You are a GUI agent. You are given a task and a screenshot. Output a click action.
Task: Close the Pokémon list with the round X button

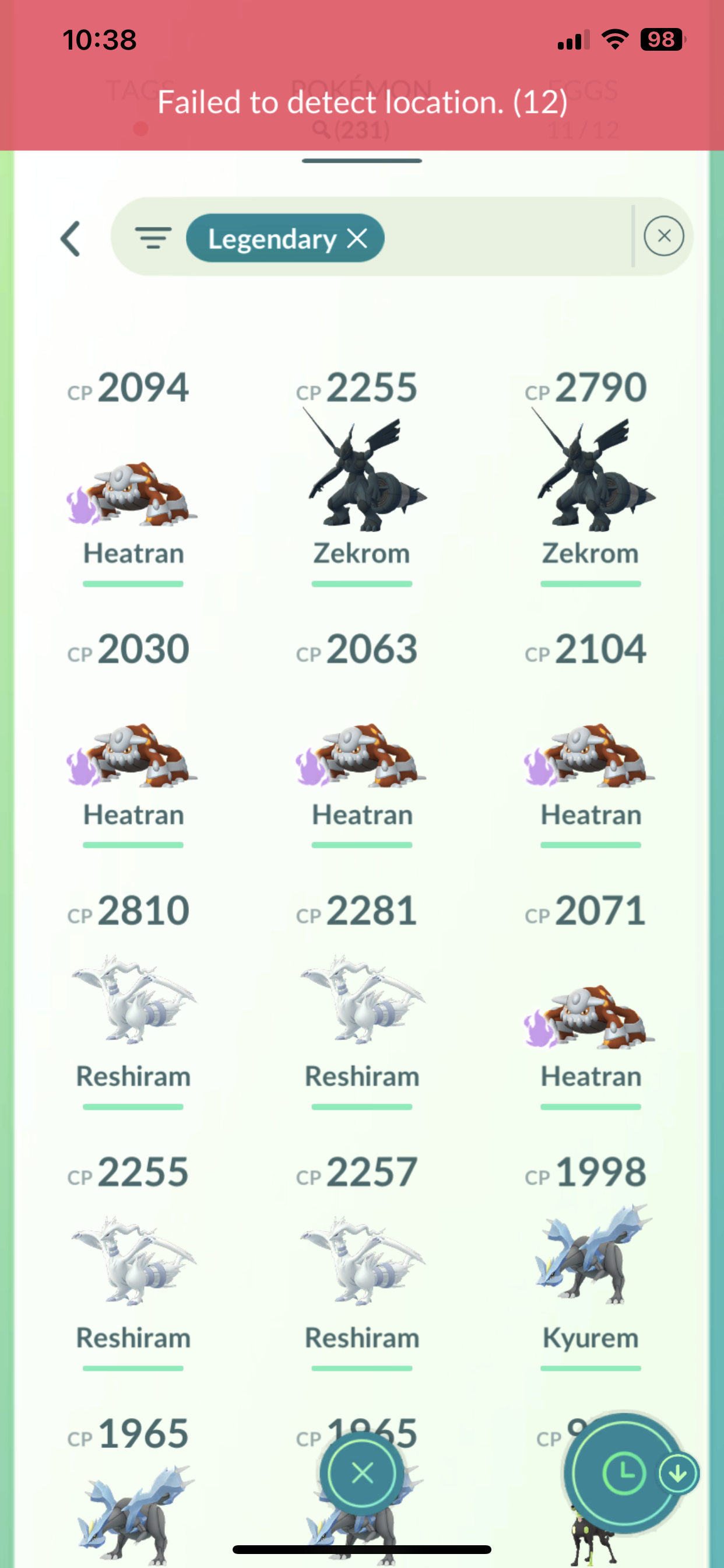362,1473
